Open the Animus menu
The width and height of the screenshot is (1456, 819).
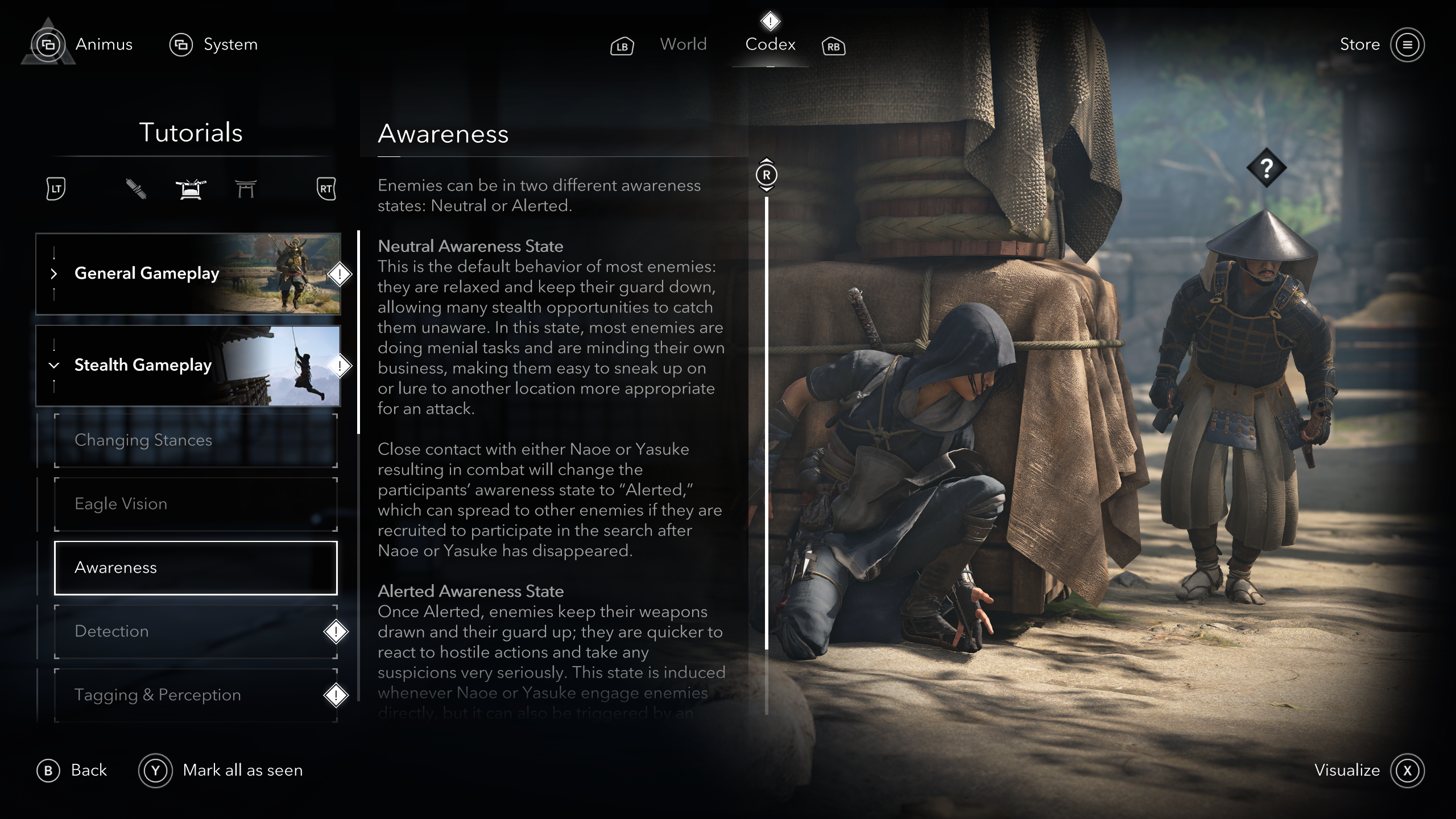point(103,44)
